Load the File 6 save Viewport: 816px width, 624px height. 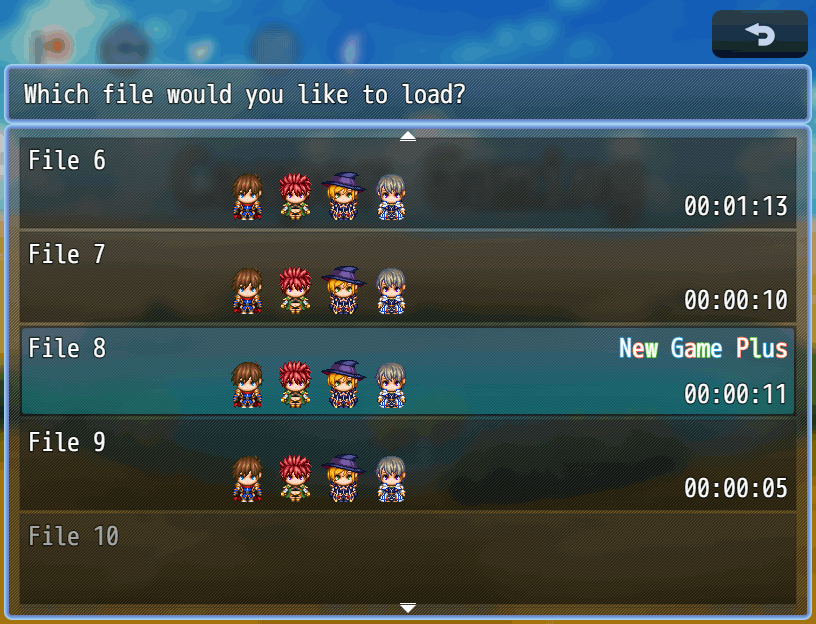(408, 183)
